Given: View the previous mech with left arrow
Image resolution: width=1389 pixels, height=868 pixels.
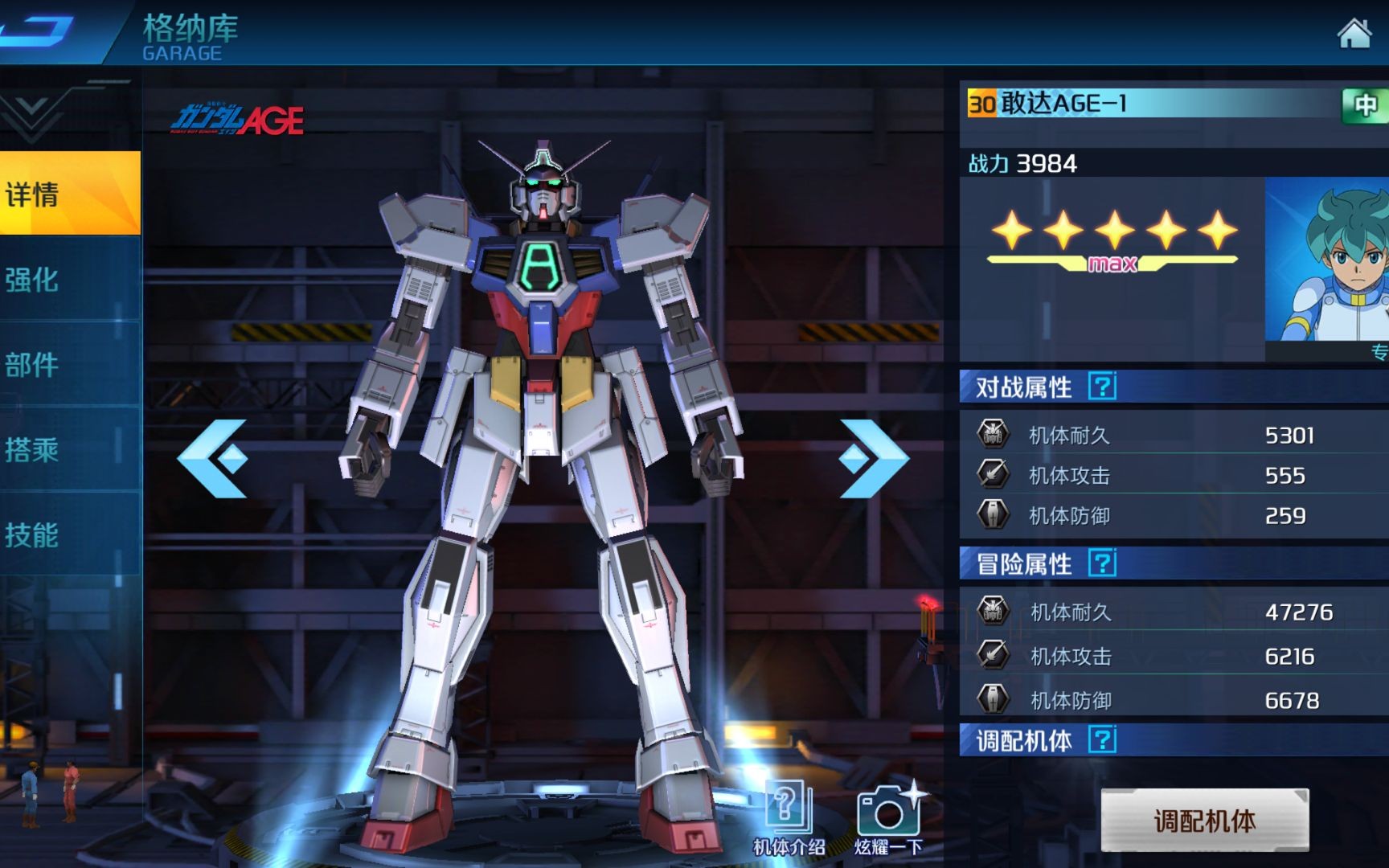Looking at the screenshot, I should [x=213, y=458].
